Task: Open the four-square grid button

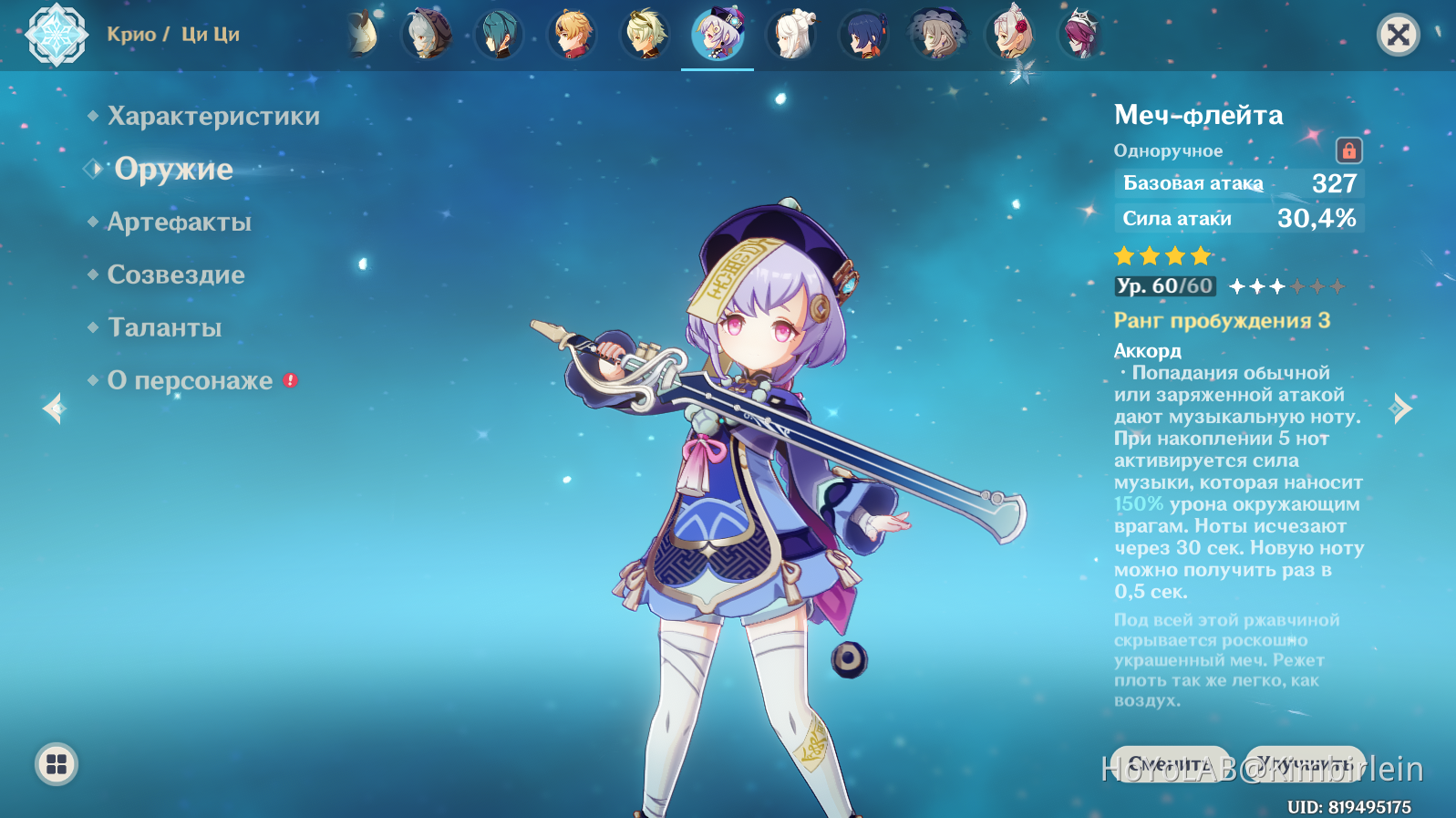Action: 57,764
